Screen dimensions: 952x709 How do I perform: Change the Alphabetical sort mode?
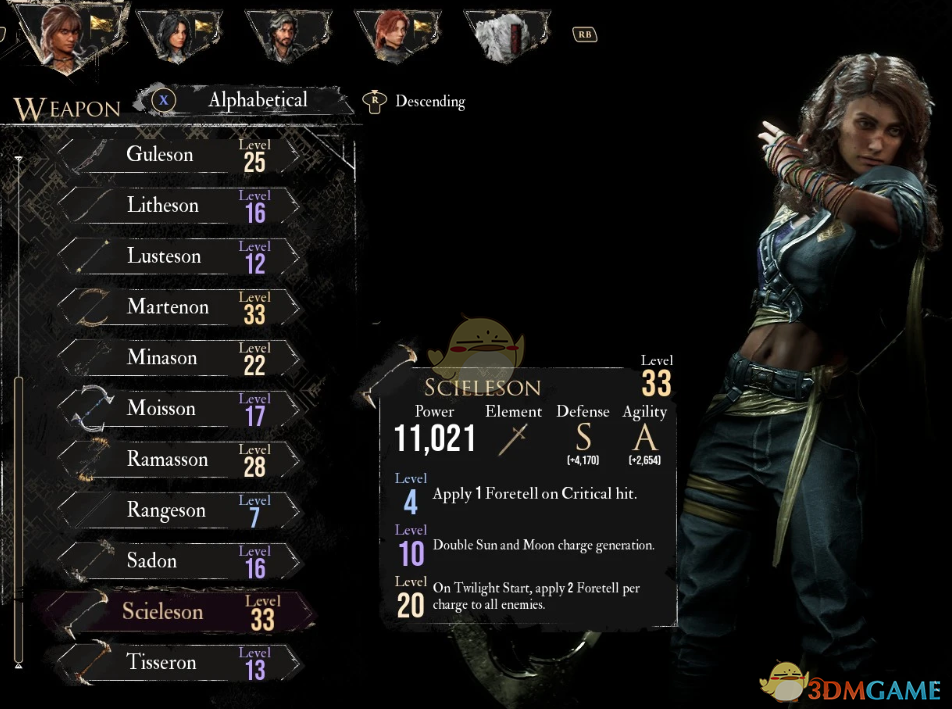(256, 100)
